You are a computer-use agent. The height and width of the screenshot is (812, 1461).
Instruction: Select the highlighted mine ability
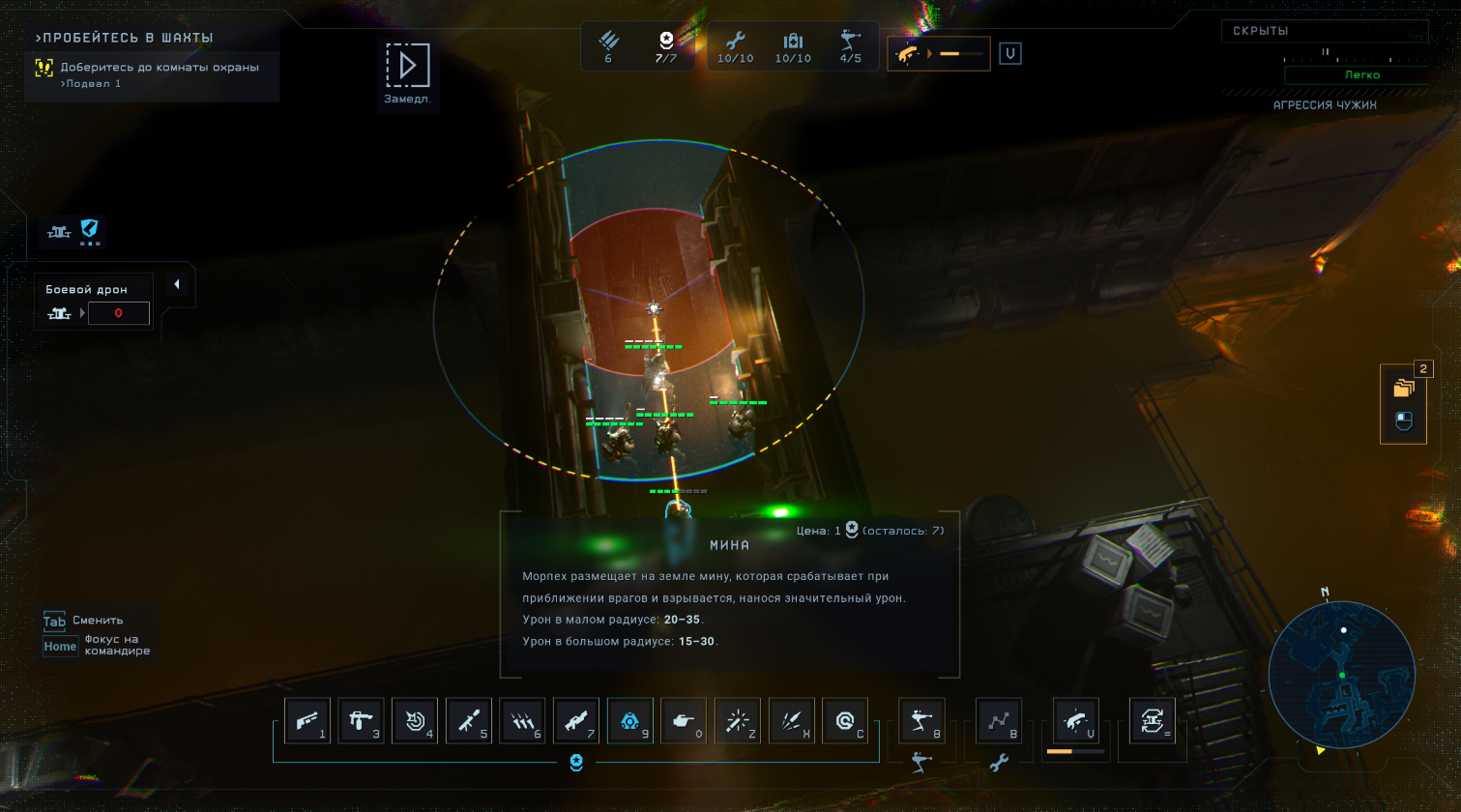pyautogui.click(x=630, y=721)
